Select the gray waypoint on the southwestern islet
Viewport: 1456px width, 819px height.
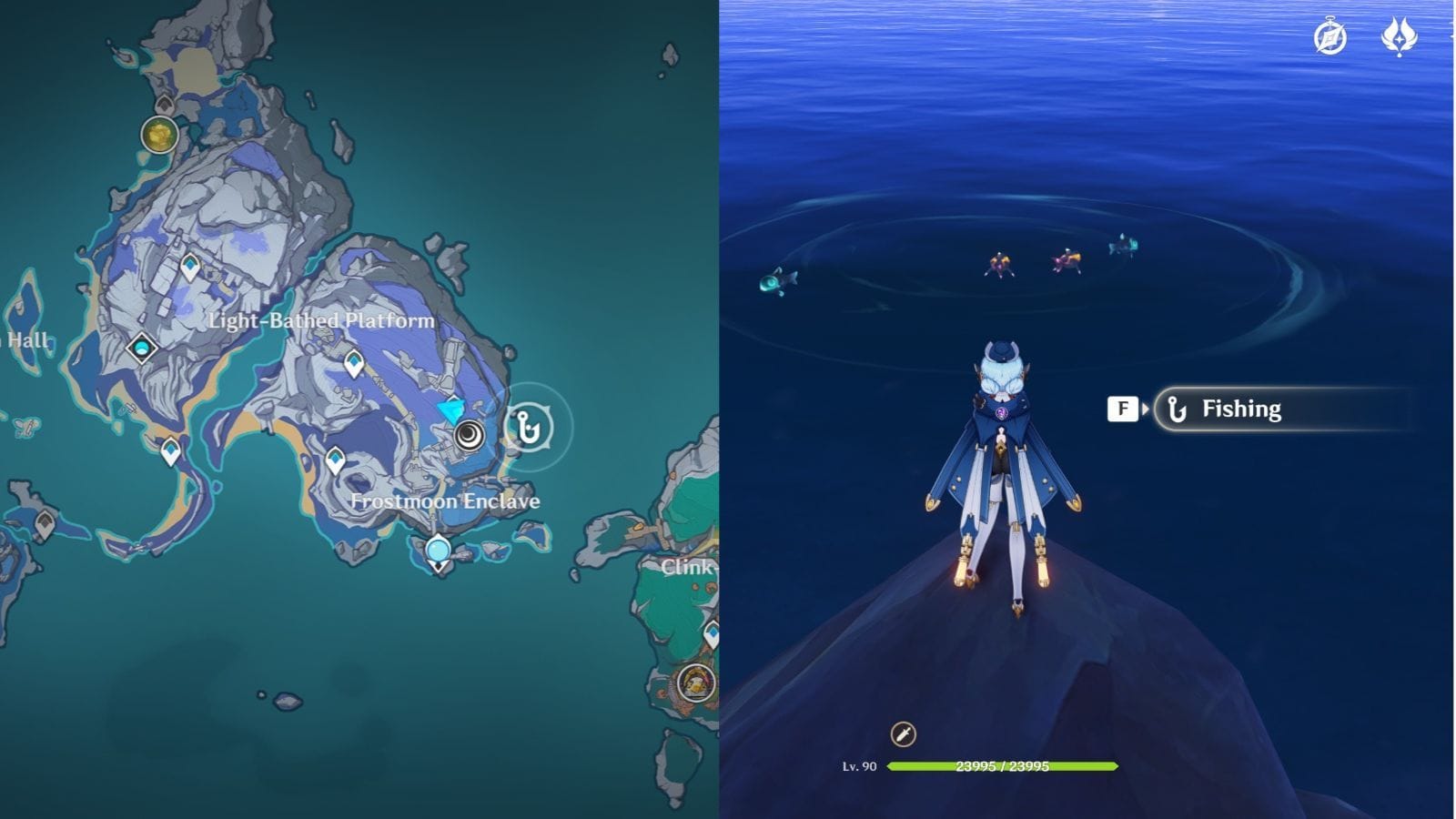pos(45,521)
